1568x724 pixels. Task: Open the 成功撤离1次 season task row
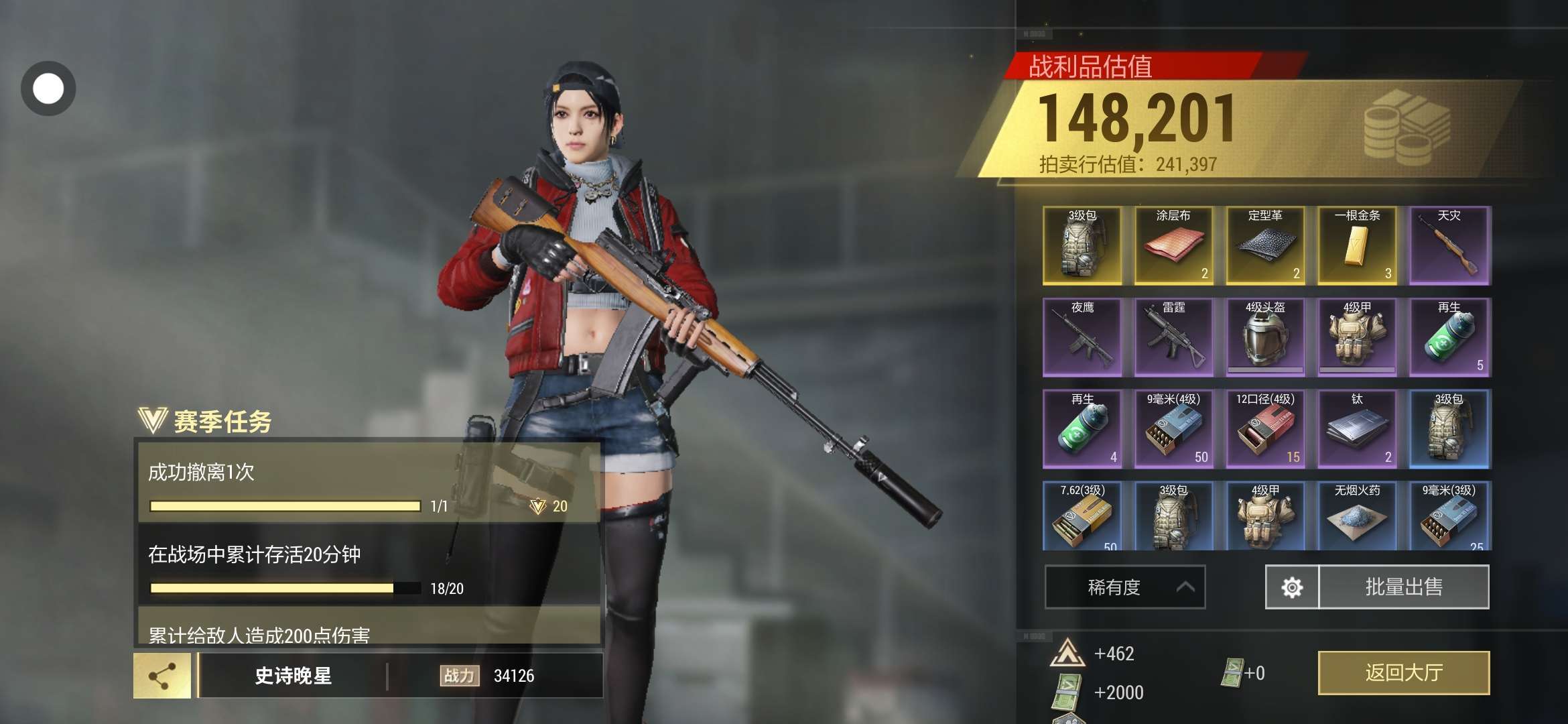(369, 483)
